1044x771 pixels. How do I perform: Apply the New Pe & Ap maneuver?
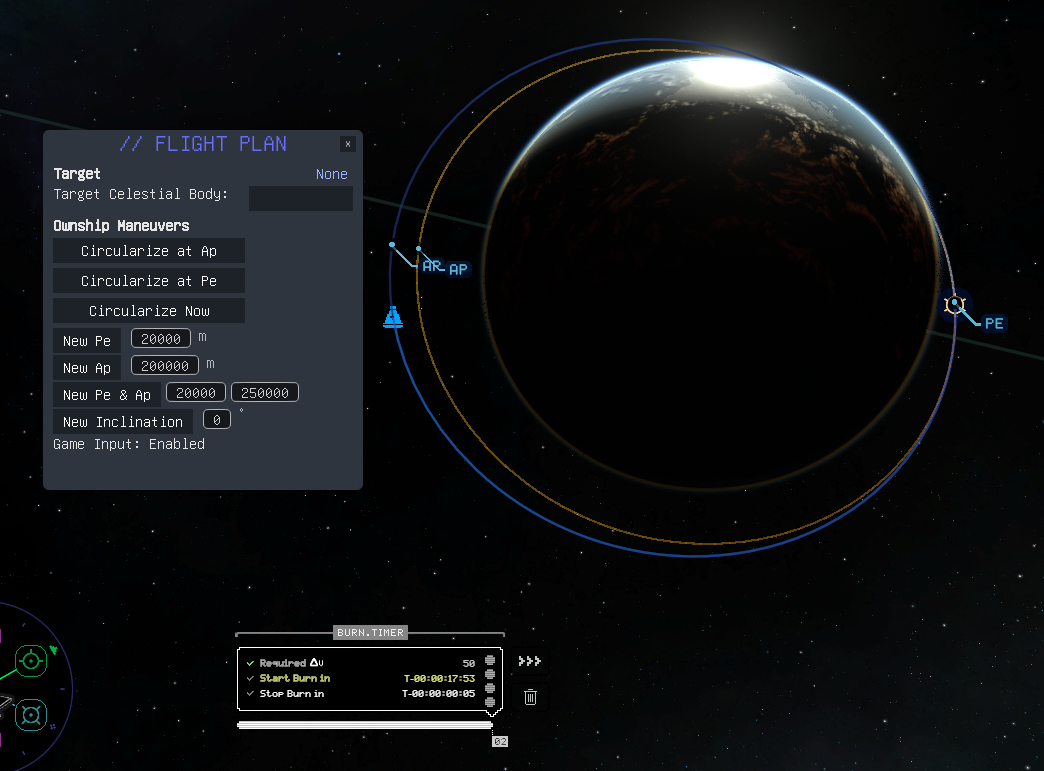pyautogui.click(x=107, y=395)
